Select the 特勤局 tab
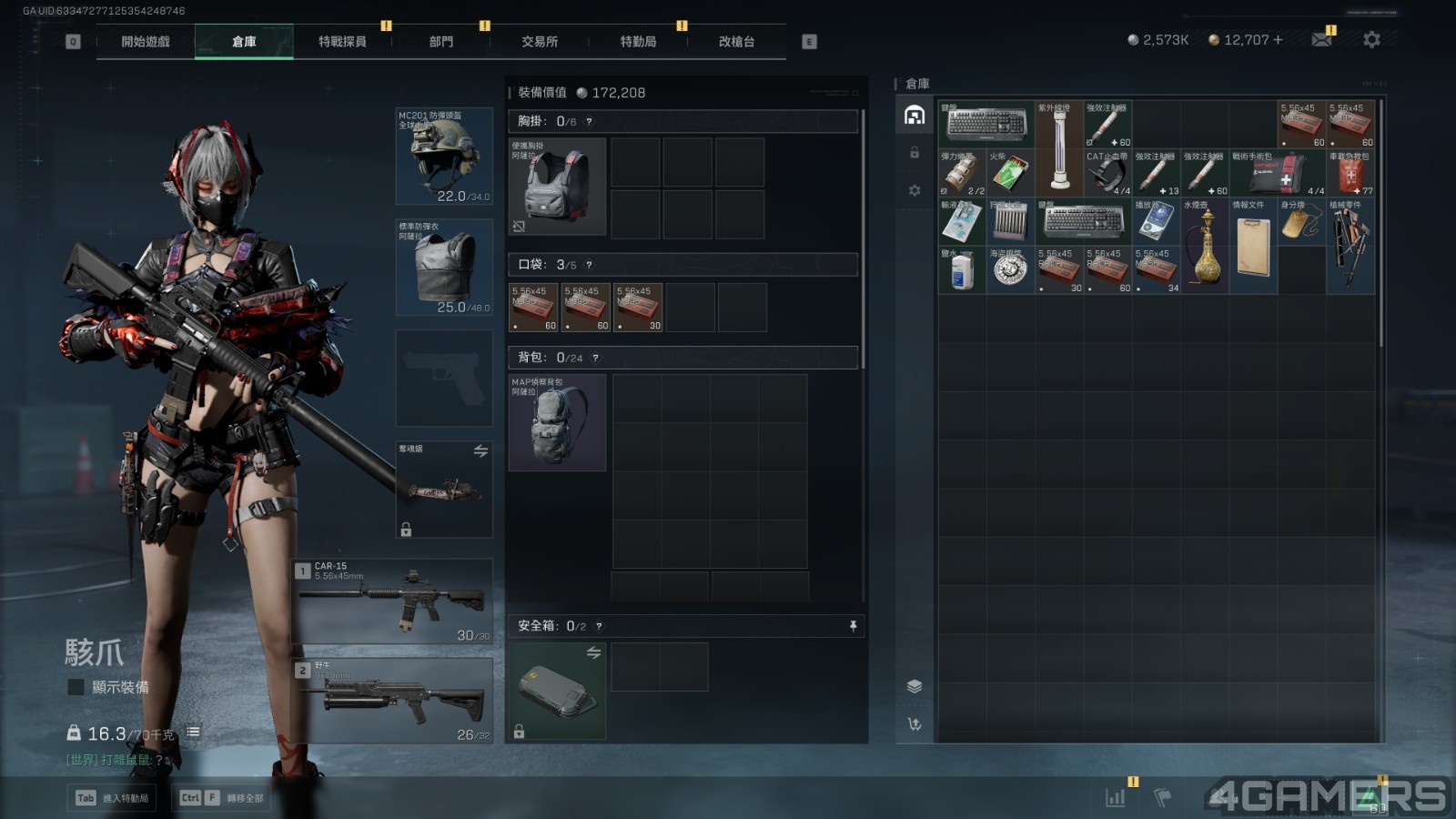Screen dimensions: 1456x819 click(638, 42)
